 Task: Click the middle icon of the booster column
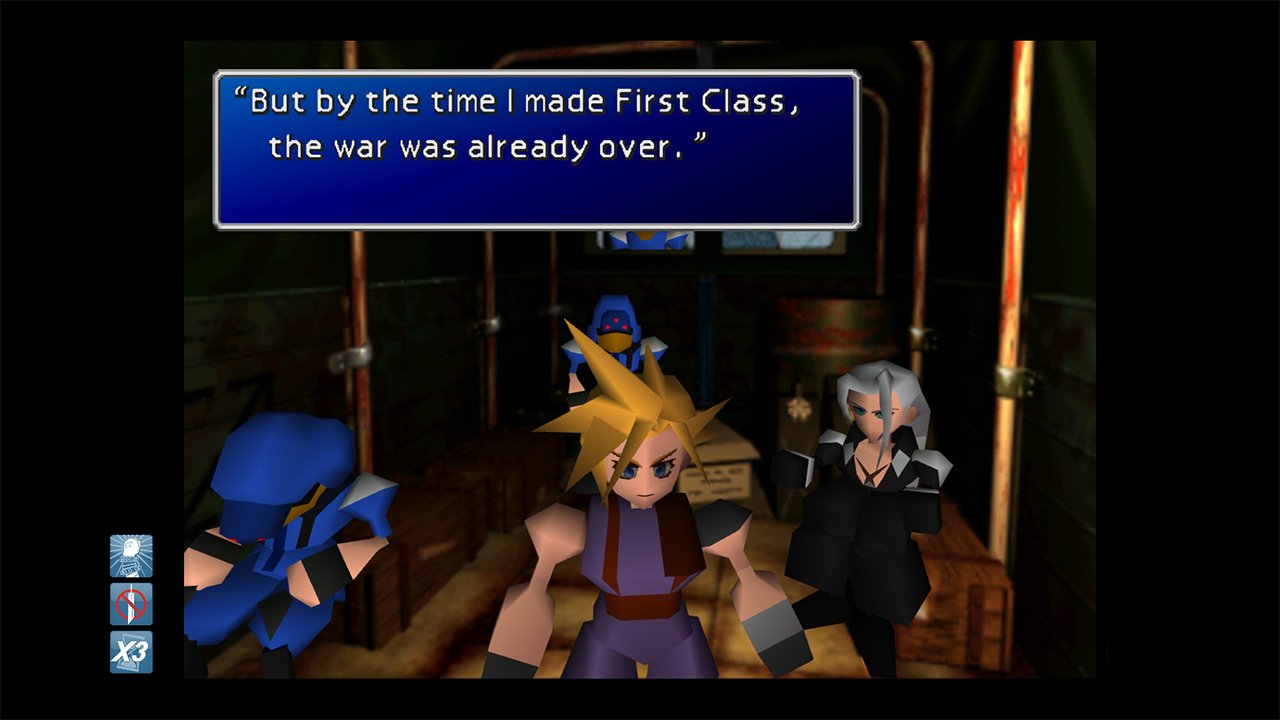[130, 602]
